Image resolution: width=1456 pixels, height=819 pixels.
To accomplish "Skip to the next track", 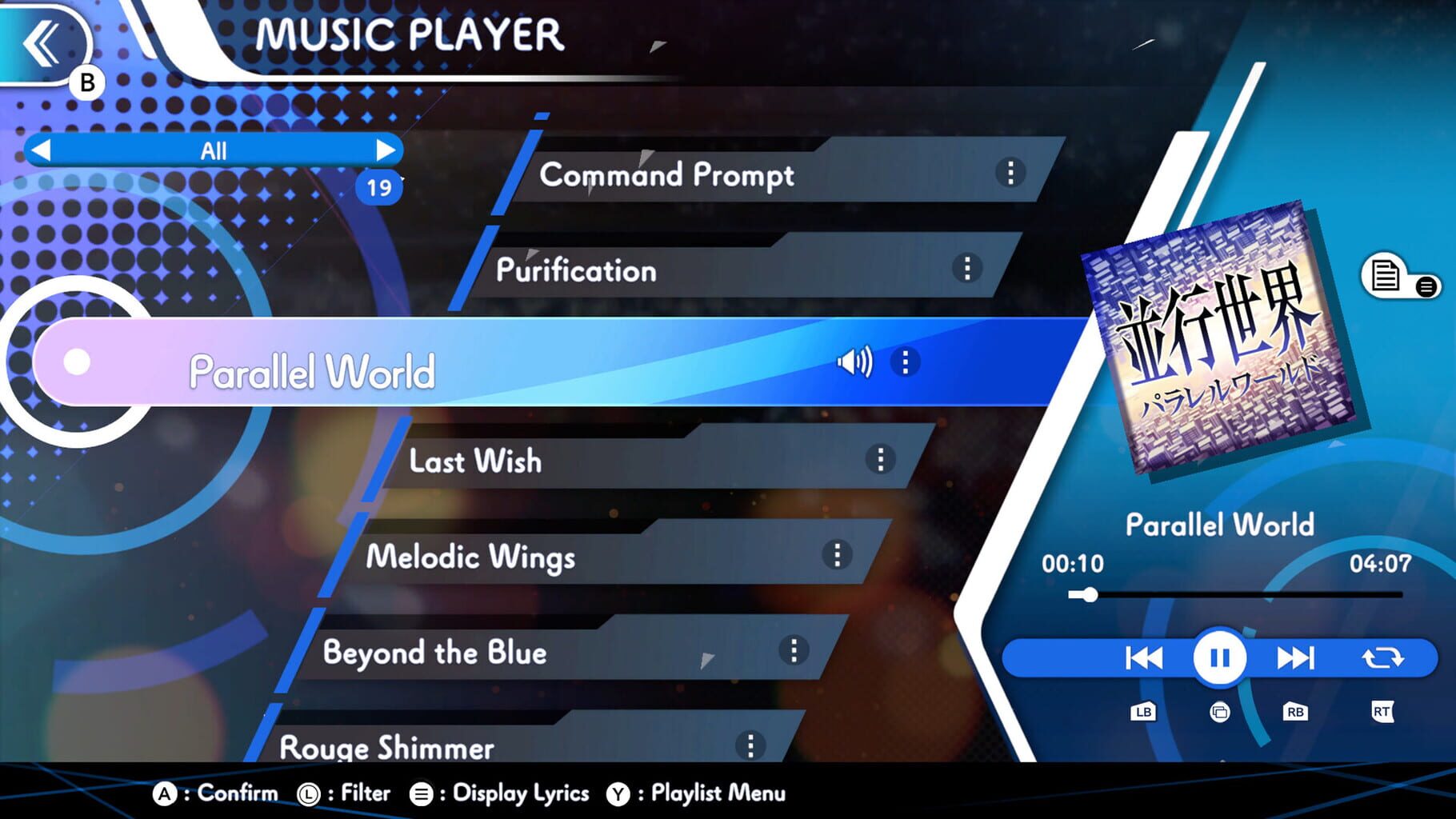I will click(1296, 657).
